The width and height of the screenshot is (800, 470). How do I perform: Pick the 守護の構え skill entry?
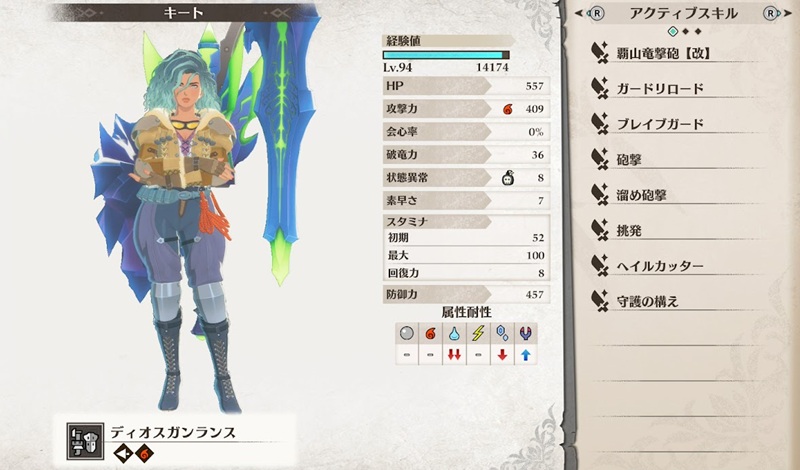pos(648,301)
